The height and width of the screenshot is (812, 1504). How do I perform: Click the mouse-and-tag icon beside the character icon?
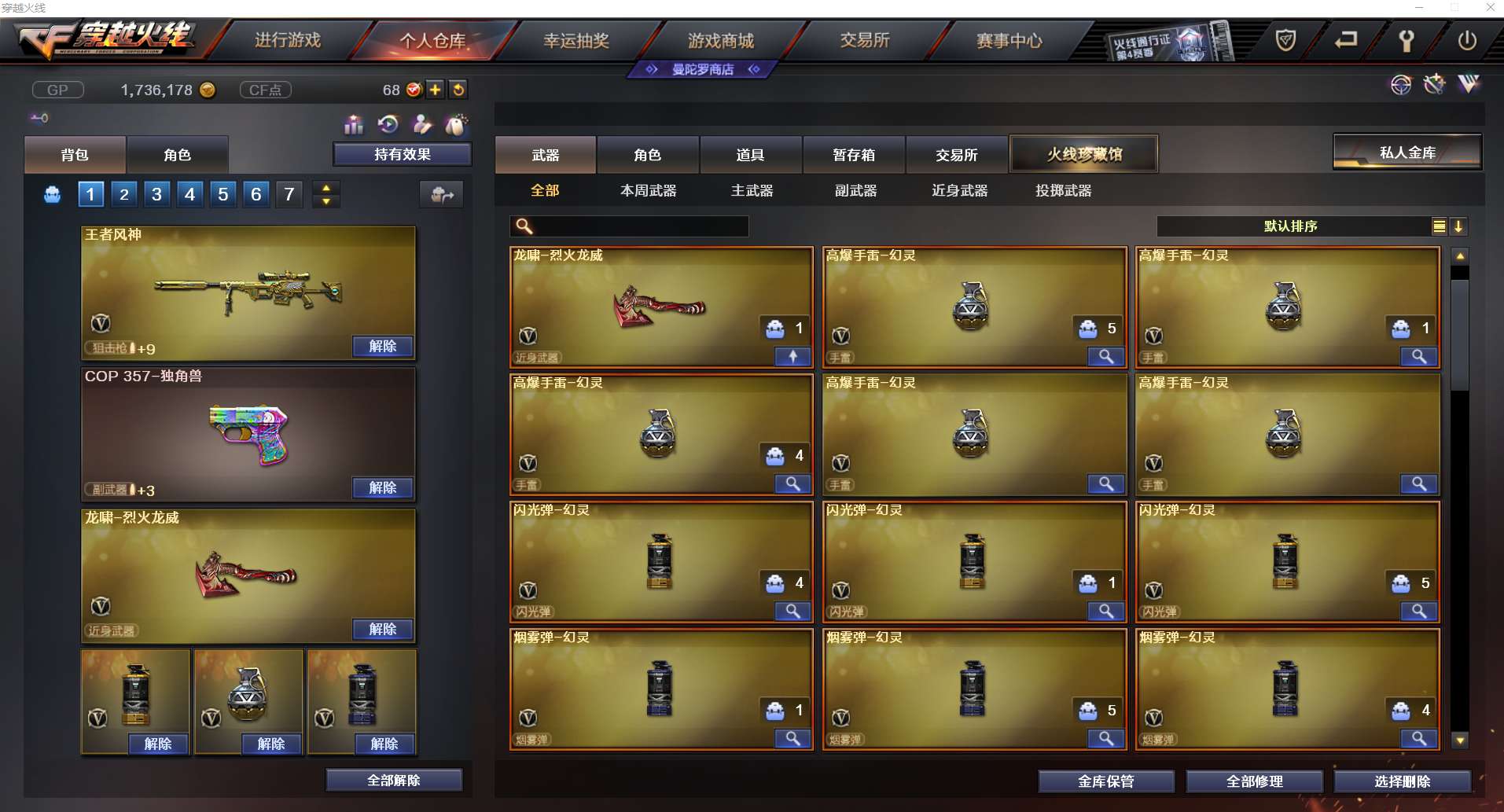pyautogui.click(x=456, y=124)
